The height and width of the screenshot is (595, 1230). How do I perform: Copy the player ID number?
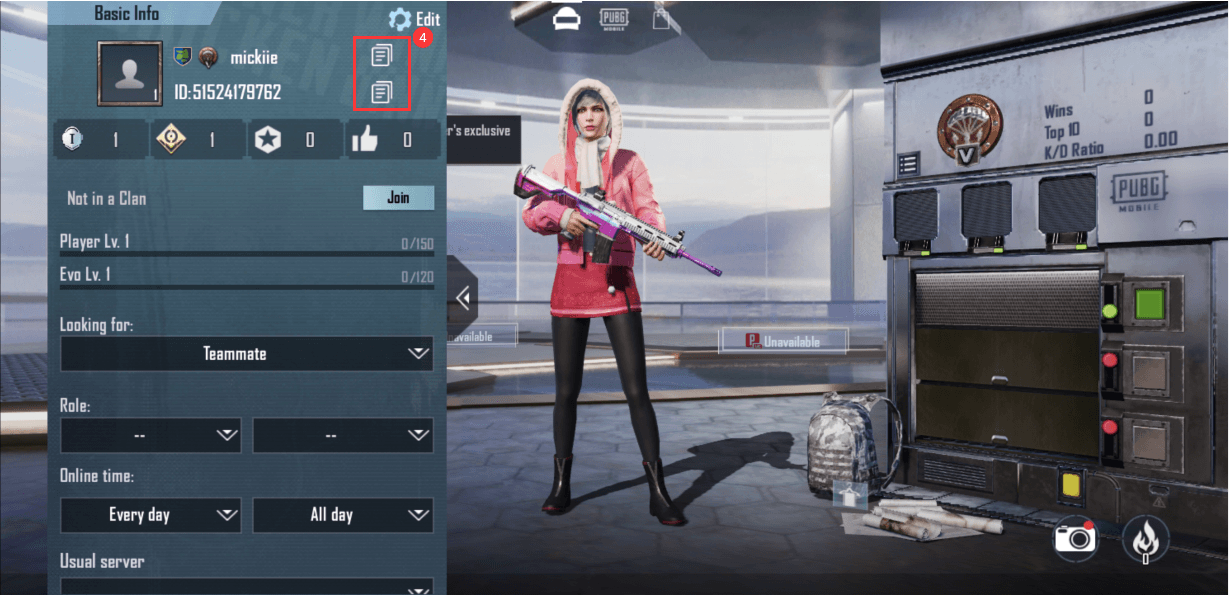[382, 93]
